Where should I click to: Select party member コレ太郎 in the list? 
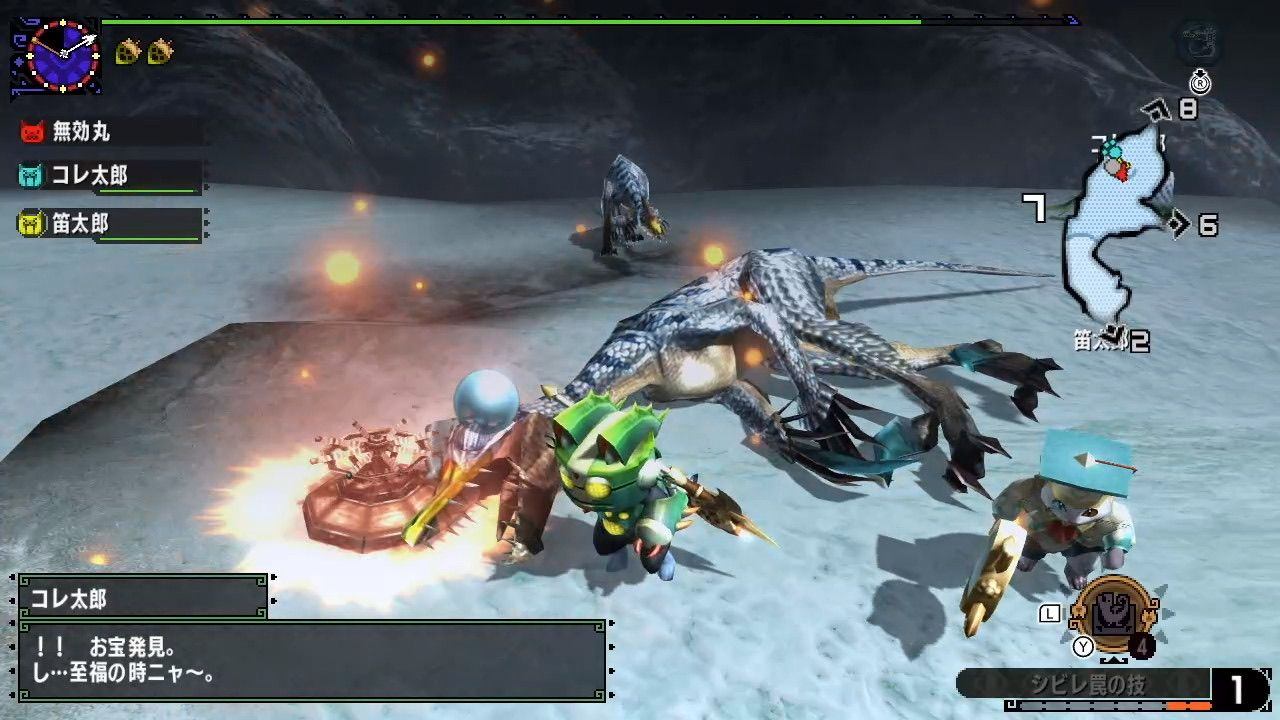tap(90, 176)
